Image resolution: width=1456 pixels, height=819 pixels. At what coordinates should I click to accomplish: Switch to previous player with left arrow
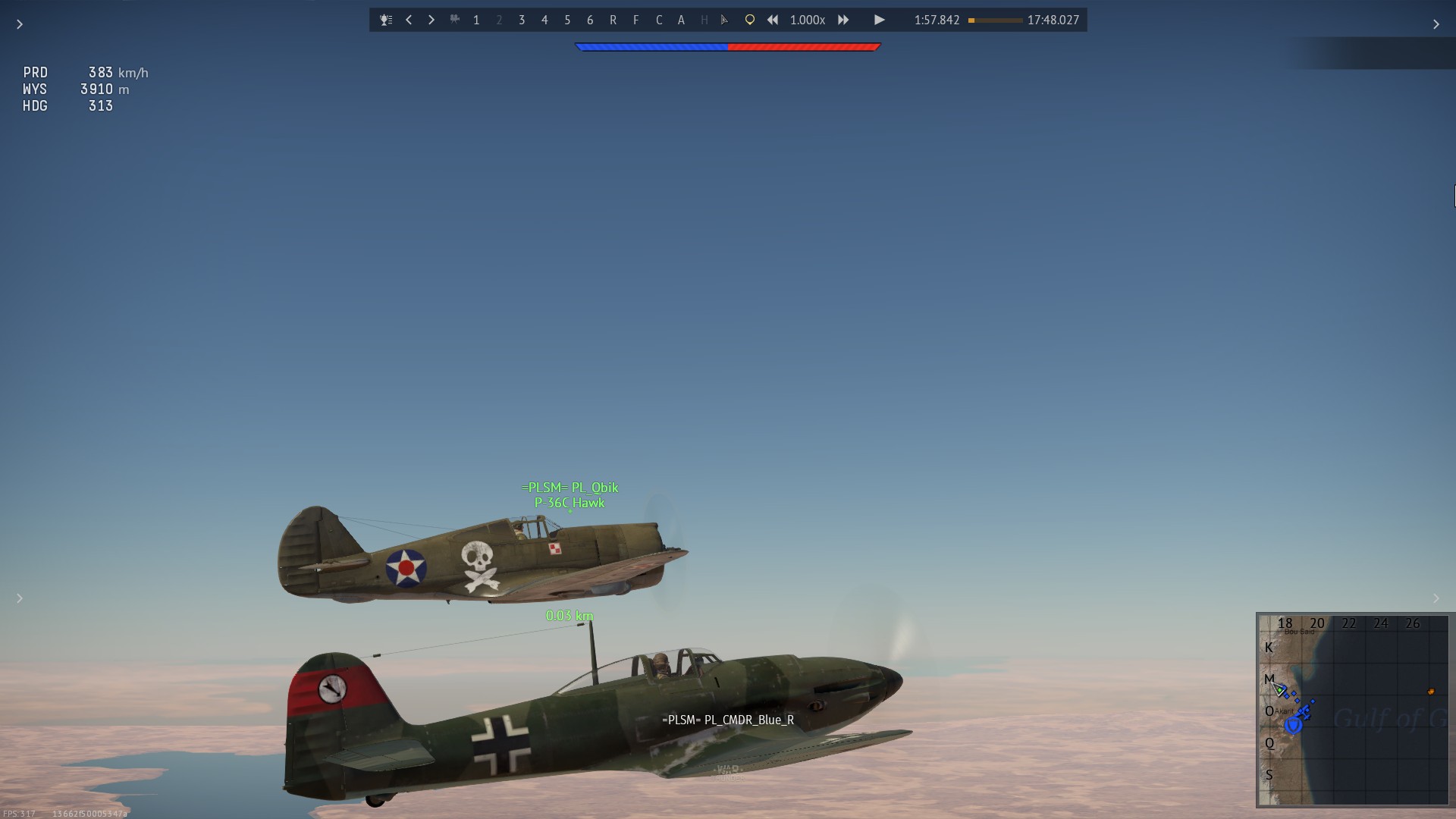pyautogui.click(x=409, y=20)
